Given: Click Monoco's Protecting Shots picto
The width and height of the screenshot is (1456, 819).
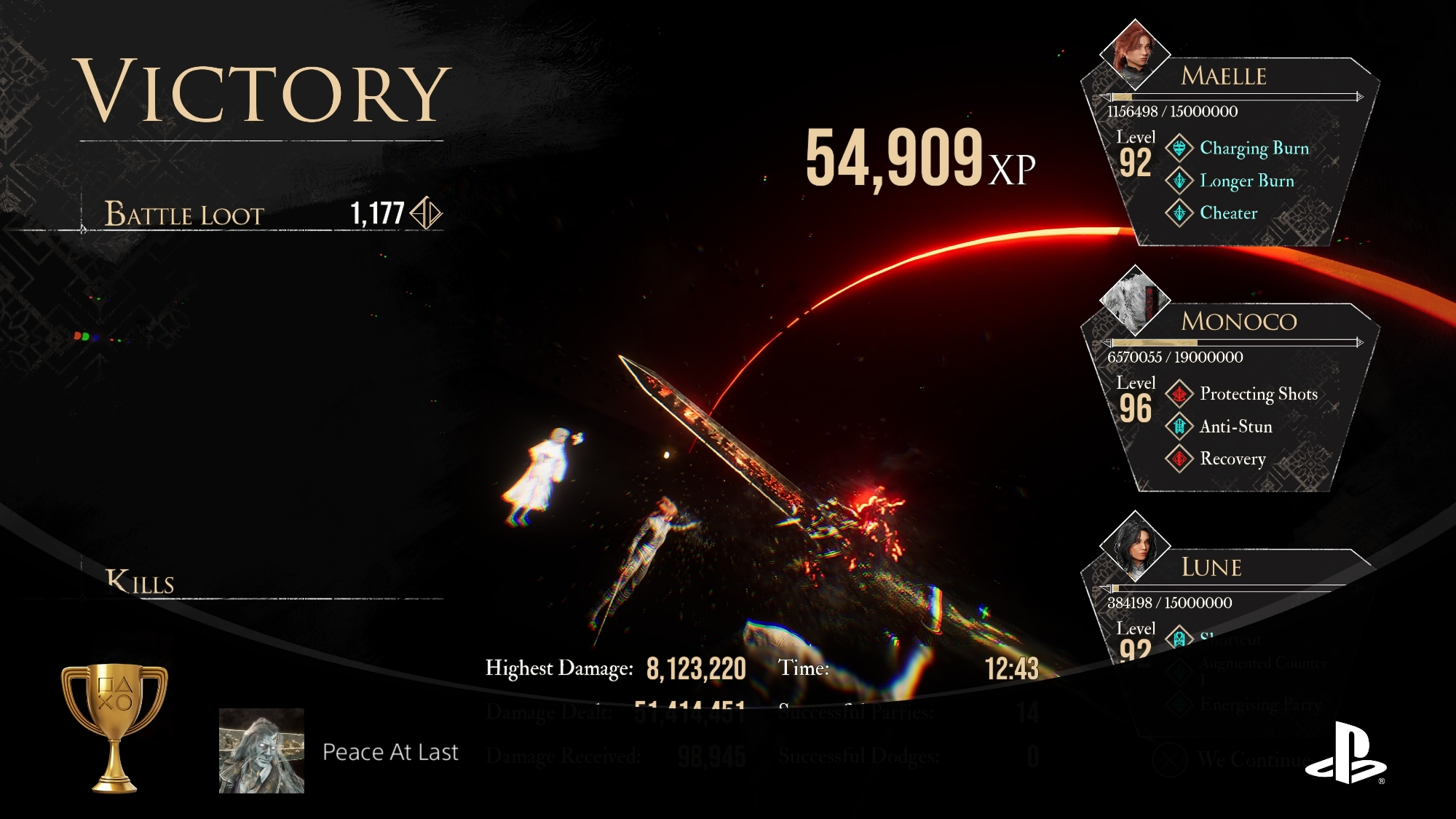Looking at the screenshot, I should [x=1258, y=394].
